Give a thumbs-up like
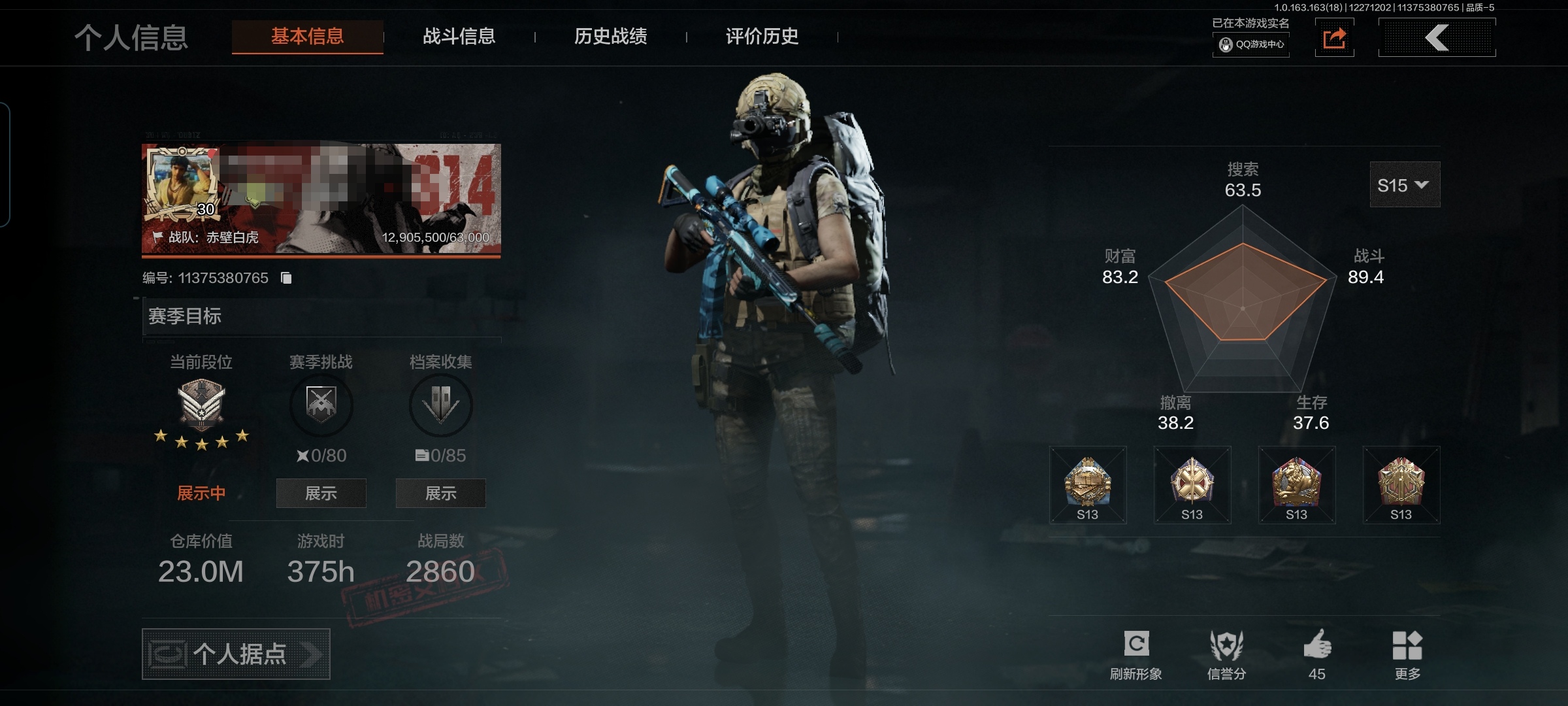The height and width of the screenshot is (706, 1568). (x=1317, y=654)
